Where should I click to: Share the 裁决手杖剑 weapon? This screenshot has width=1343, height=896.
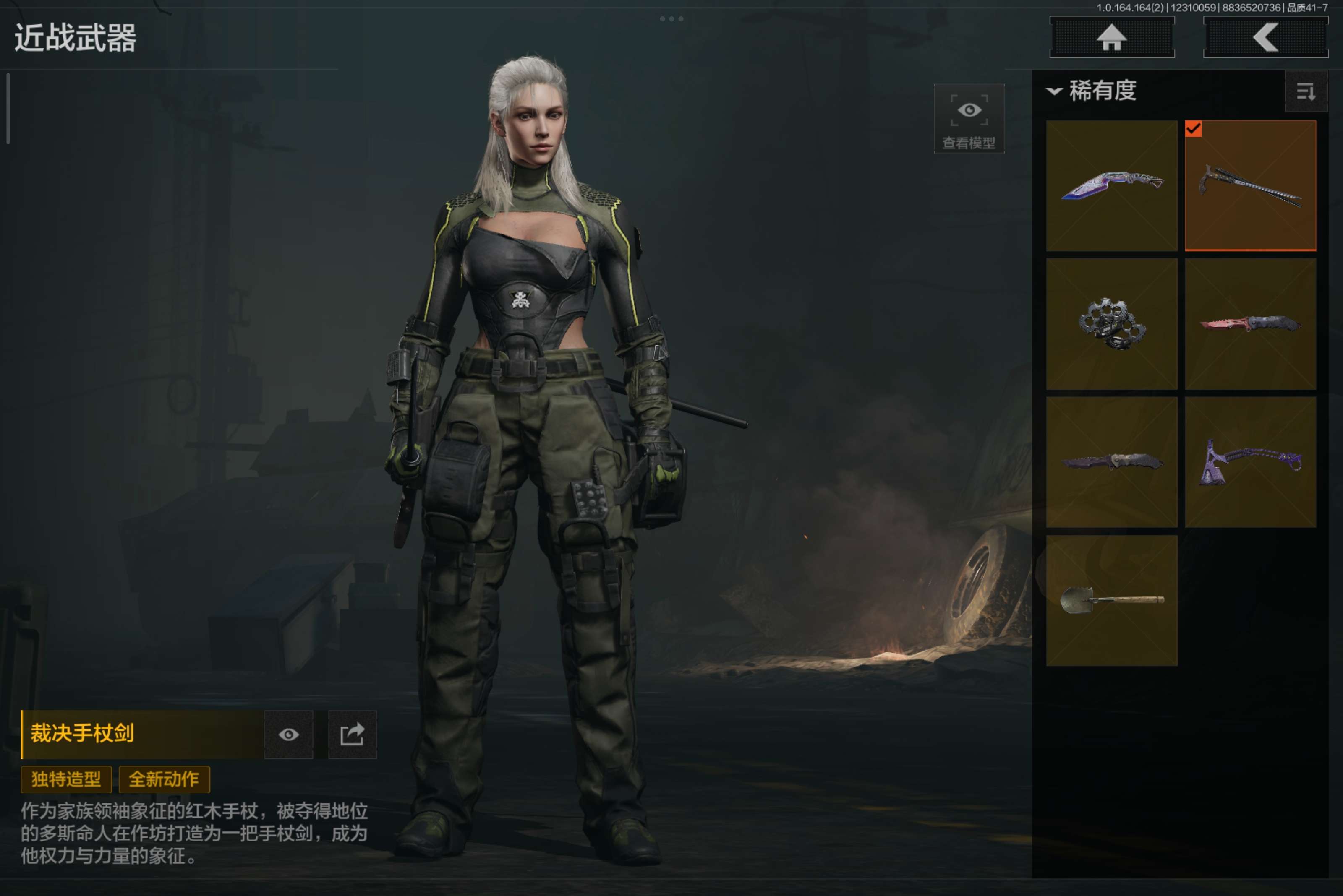(352, 734)
